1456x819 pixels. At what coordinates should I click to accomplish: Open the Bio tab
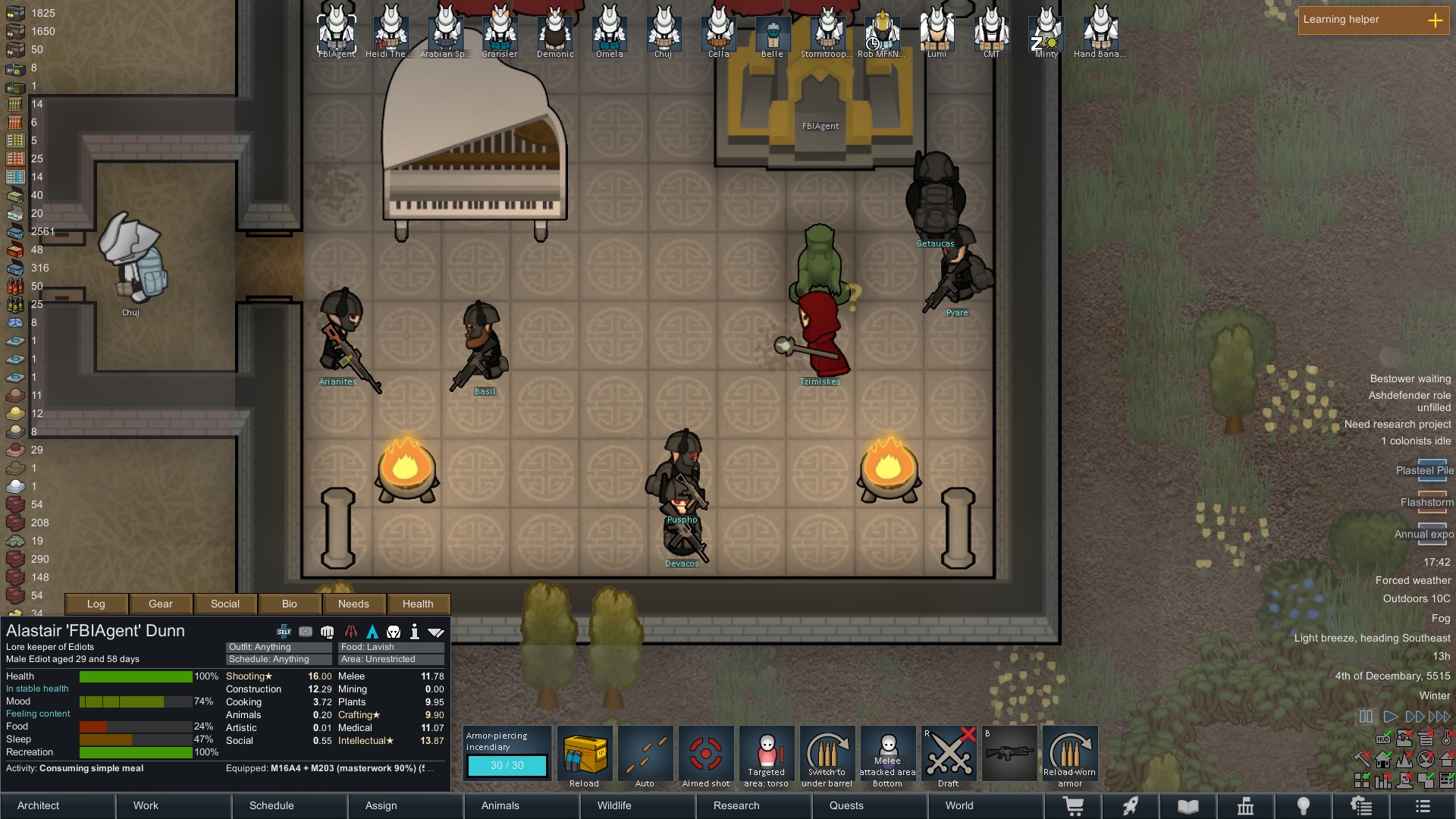click(x=290, y=604)
